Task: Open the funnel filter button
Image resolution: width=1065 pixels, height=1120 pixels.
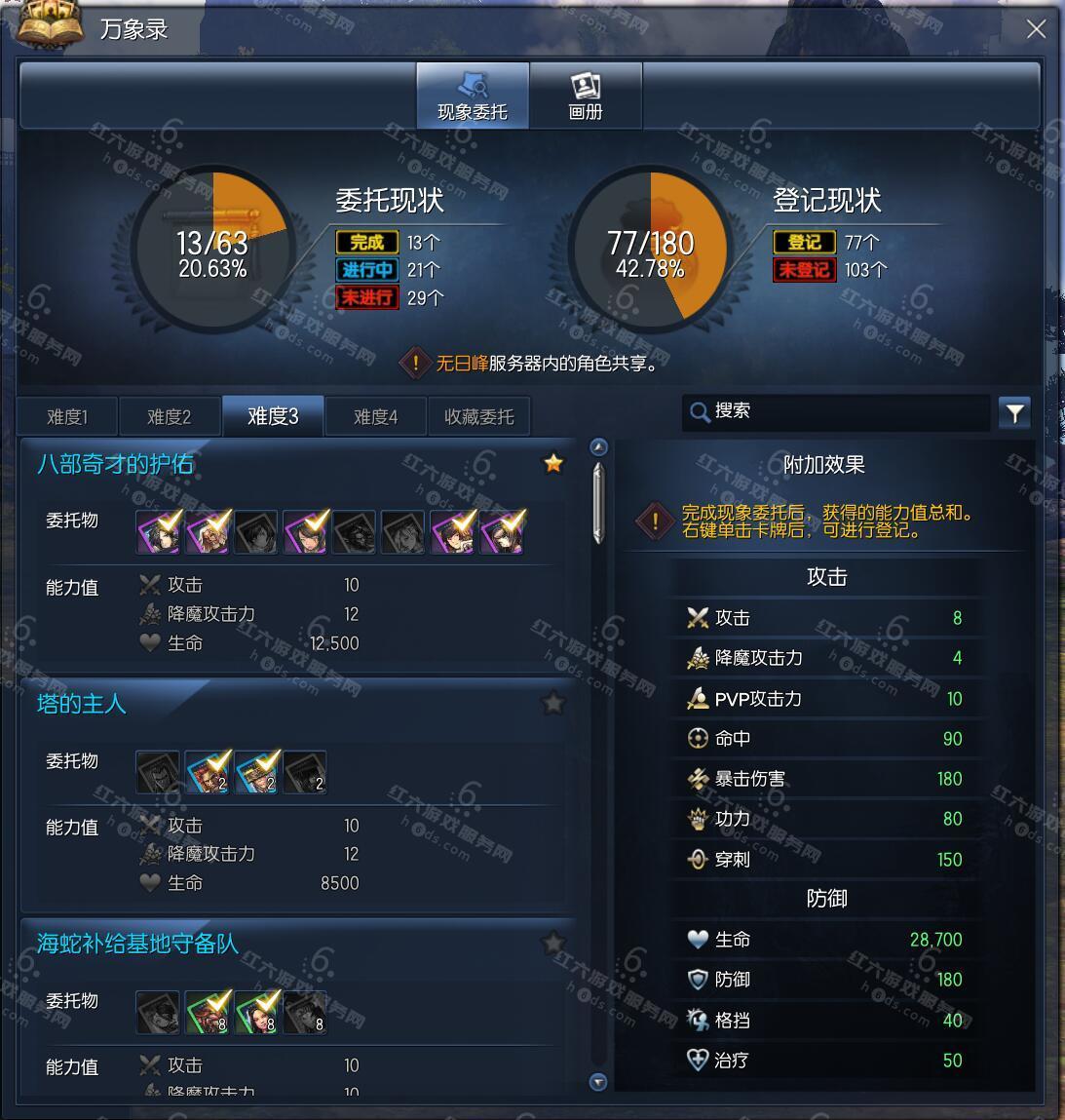Action: (1014, 413)
